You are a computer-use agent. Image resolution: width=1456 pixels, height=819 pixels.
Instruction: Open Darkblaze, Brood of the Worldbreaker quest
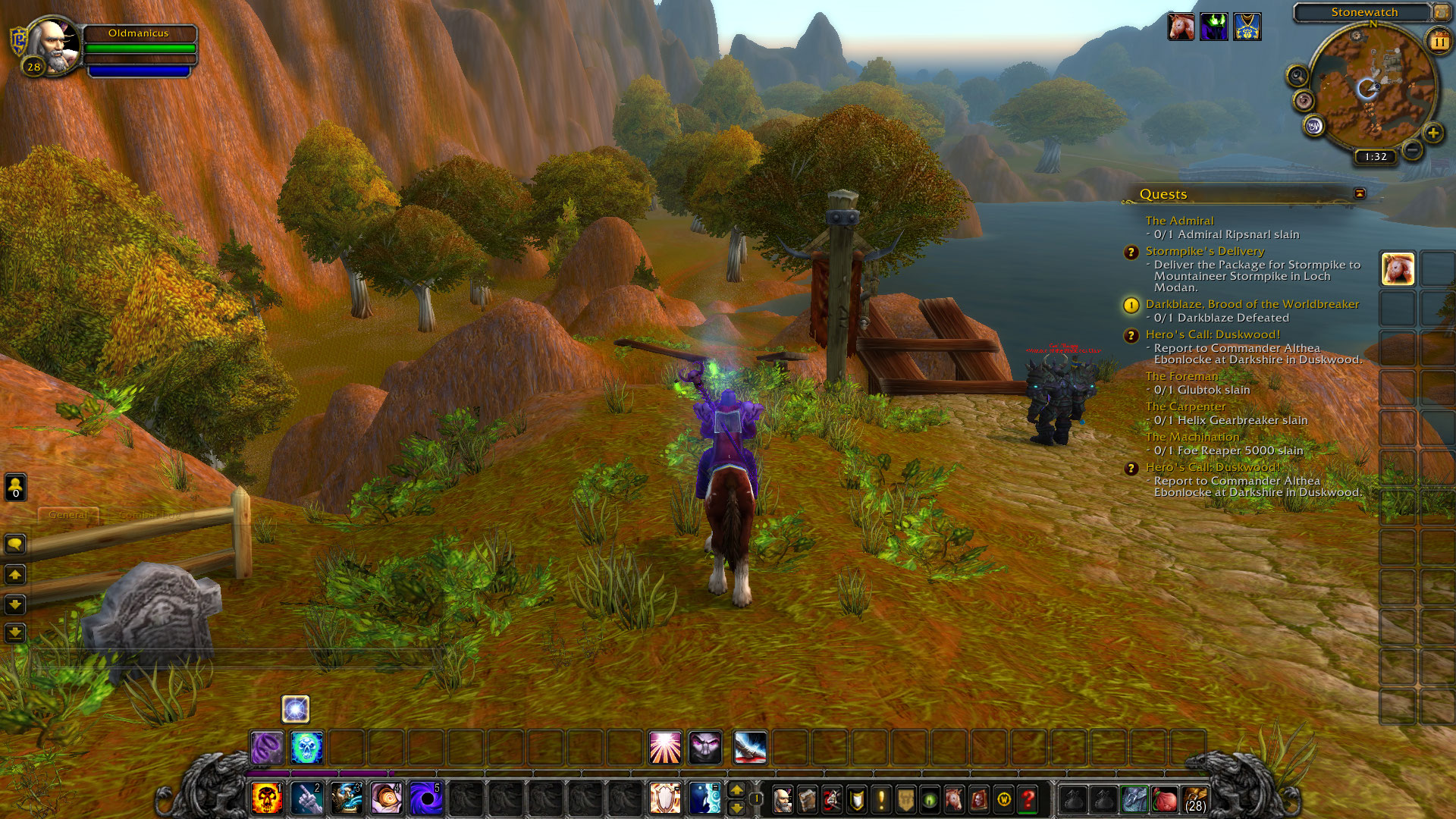tap(1252, 304)
